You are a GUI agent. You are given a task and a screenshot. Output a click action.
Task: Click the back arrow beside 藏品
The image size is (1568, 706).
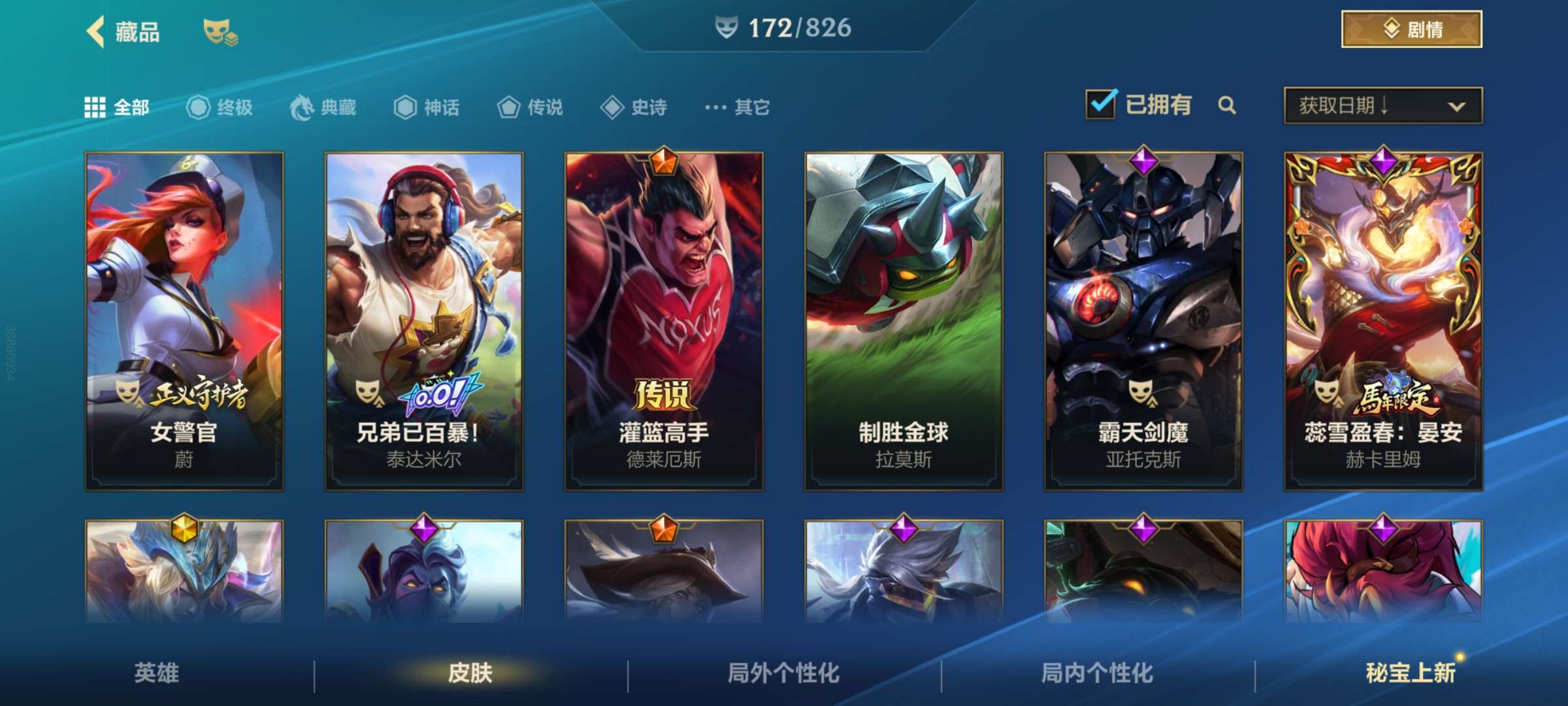click(97, 31)
